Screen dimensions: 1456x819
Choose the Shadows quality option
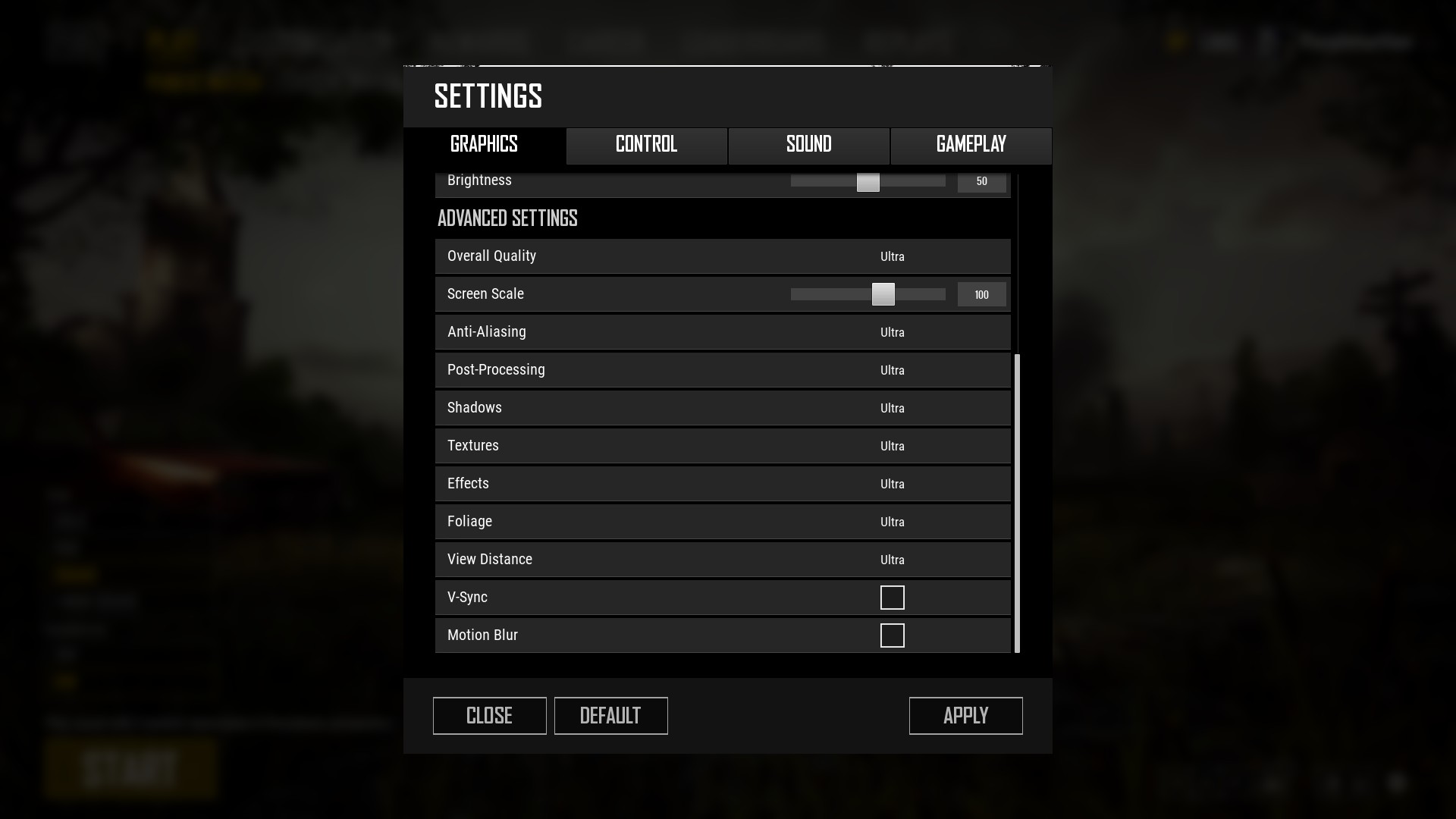click(893, 409)
